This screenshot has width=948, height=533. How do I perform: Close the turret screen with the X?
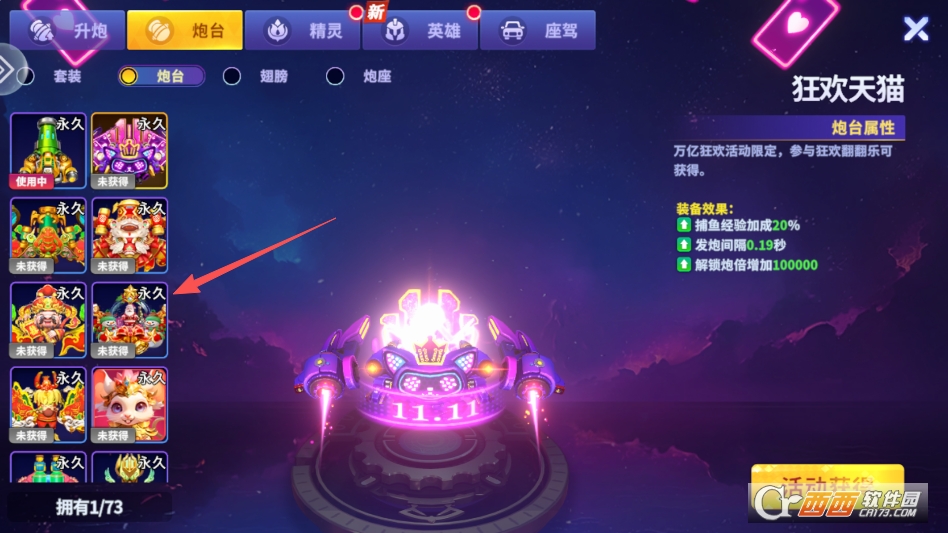pos(916,29)
